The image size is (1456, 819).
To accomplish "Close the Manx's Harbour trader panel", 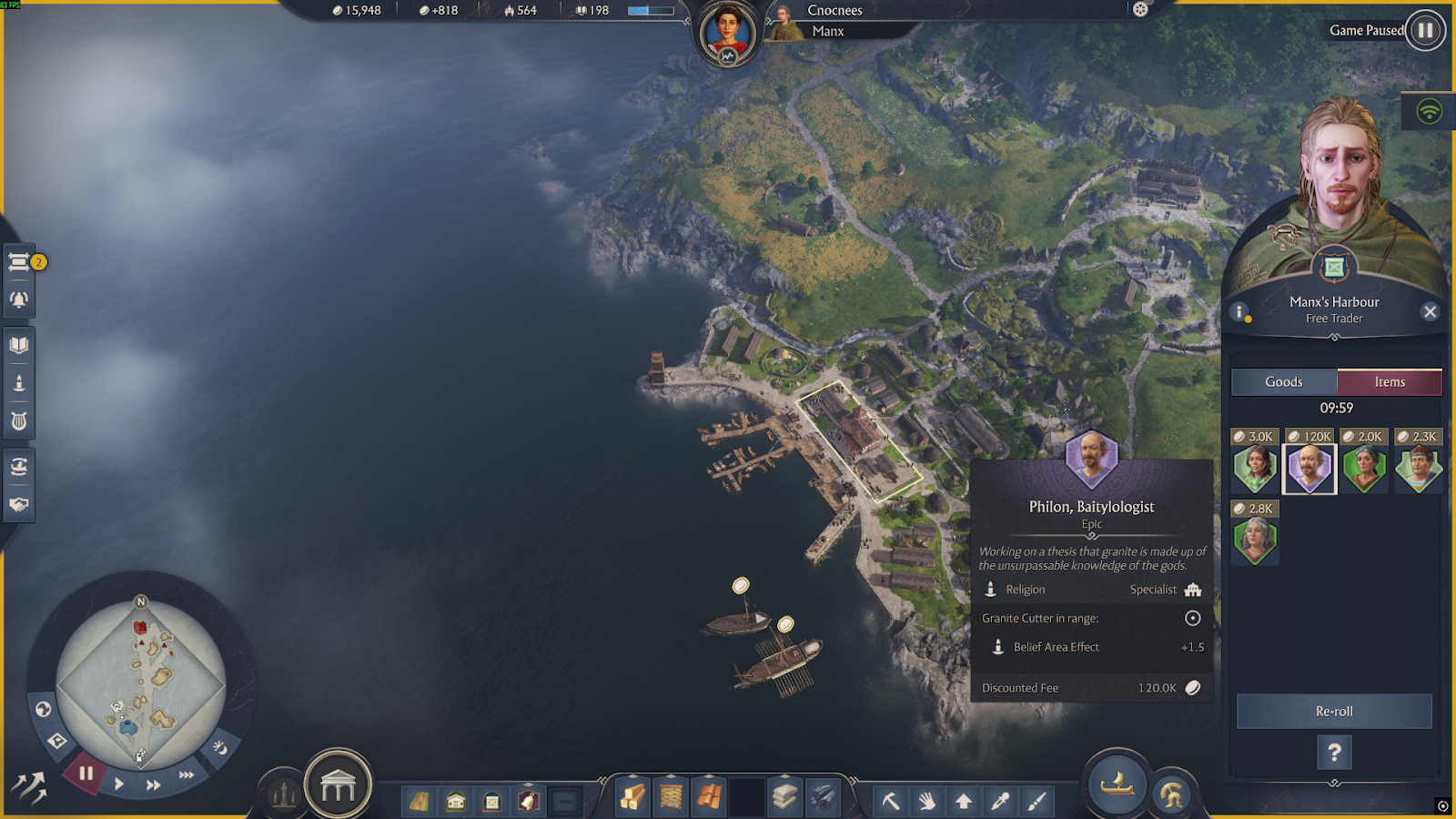I will 1430,312.
